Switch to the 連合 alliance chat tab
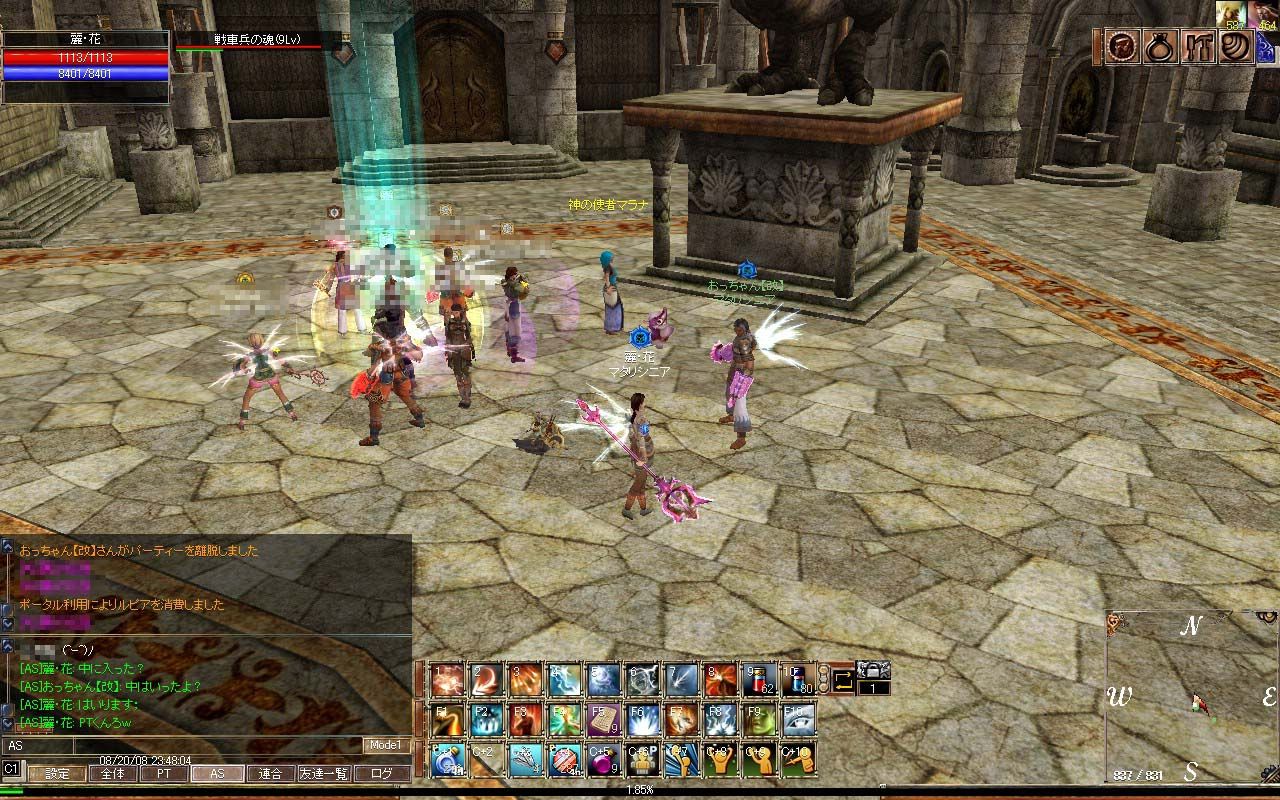Screen dimensions: 1280x800 [x=270, y=773]
